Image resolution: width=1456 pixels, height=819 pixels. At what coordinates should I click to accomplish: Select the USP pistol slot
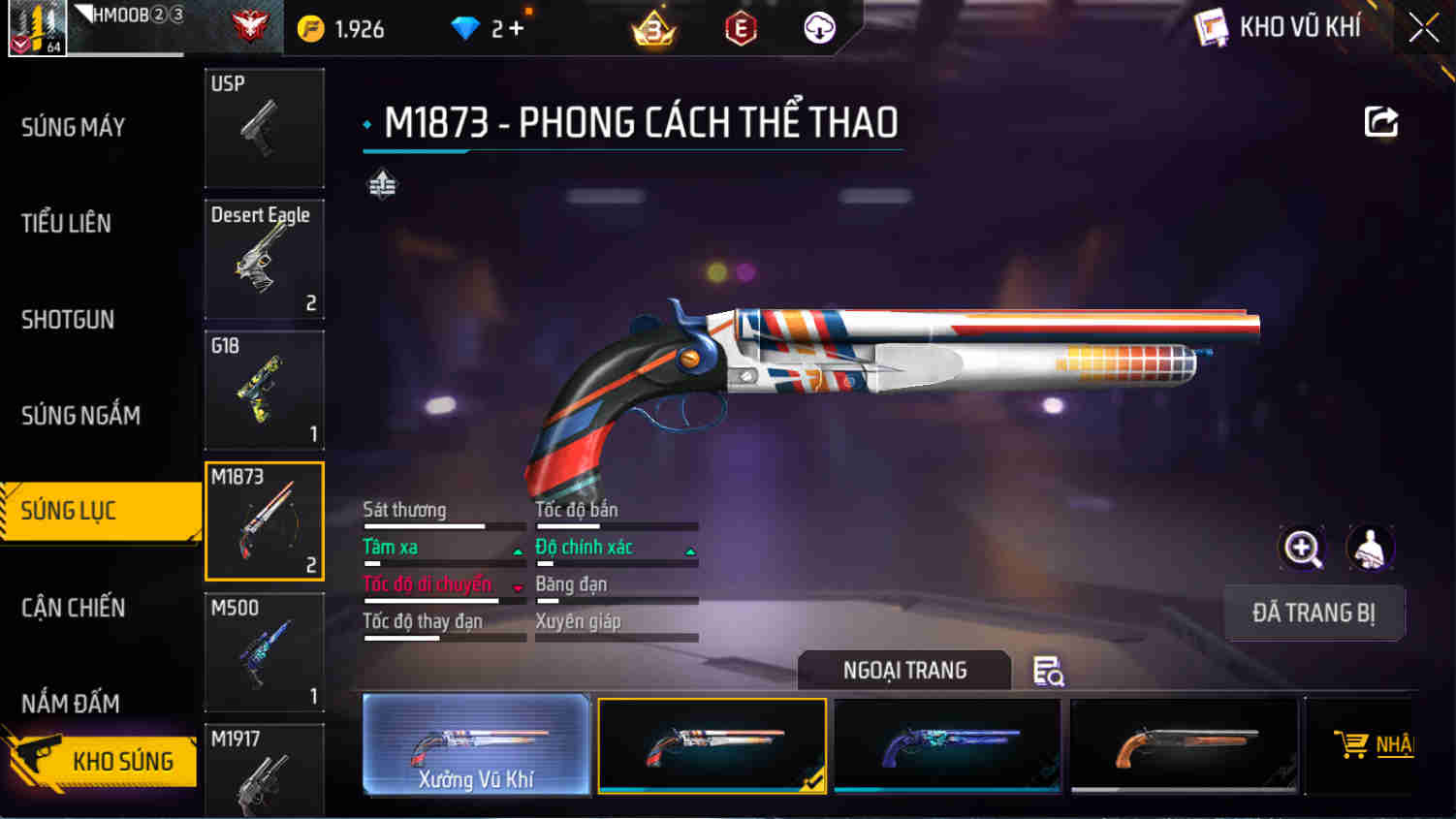click(x=264, y=127)
